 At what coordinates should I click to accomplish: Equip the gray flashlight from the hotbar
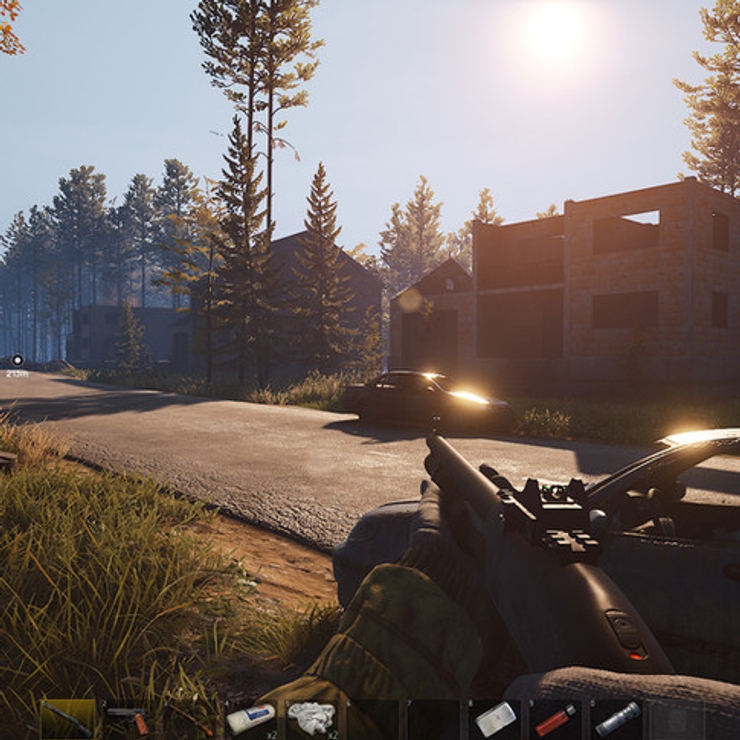(617, 718)
